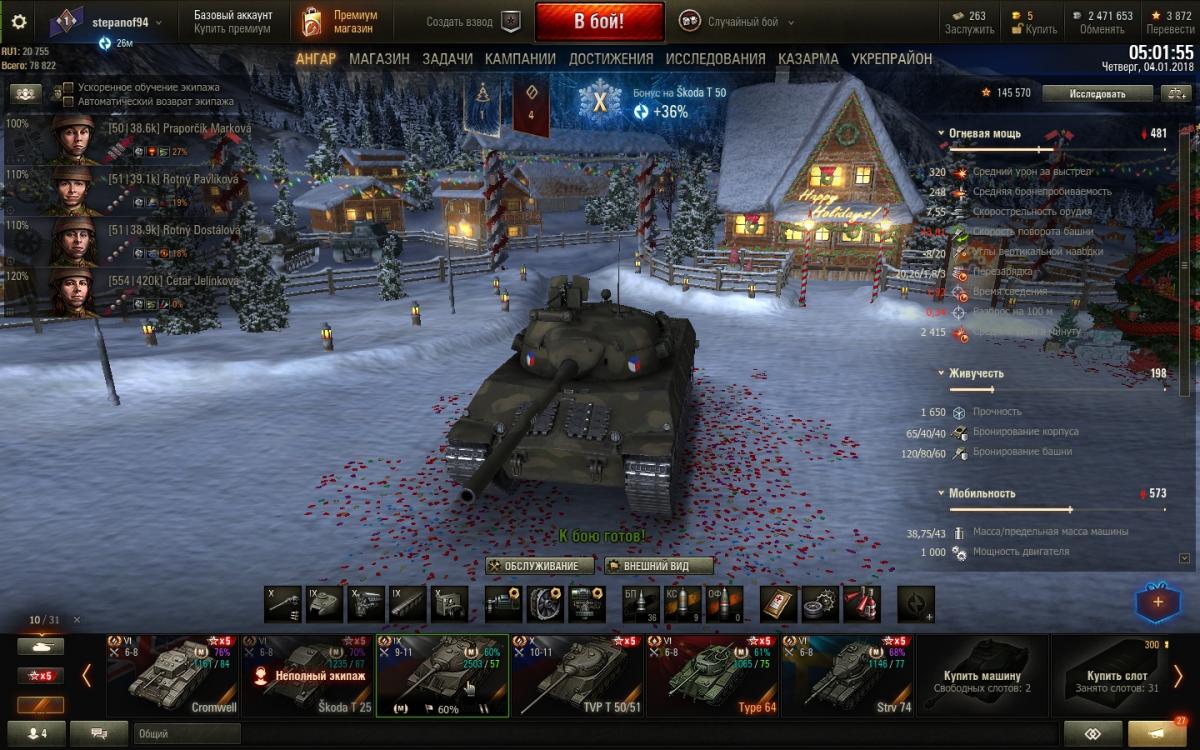
Task: Toggle «Автоматический возврат экипажа» checkbox
Action: click(x=68, y=102)
